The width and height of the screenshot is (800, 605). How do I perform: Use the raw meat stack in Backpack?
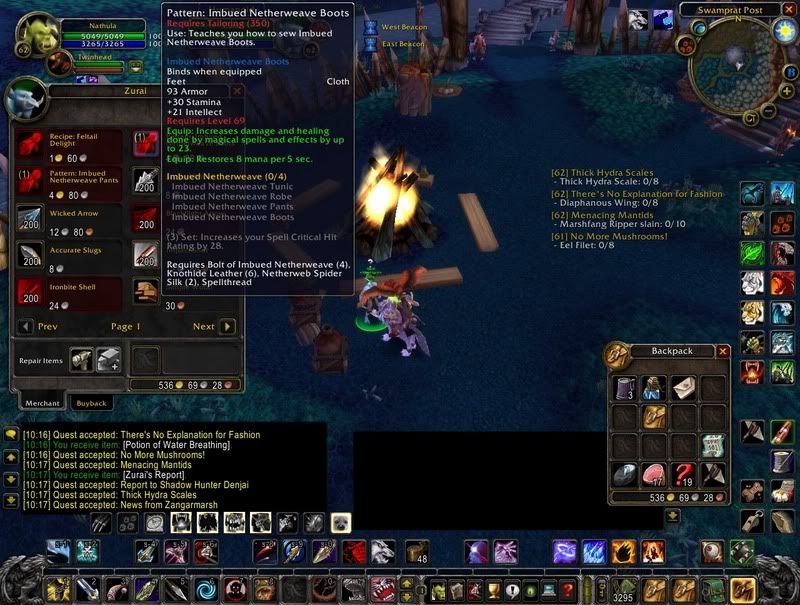coord(655,473)
